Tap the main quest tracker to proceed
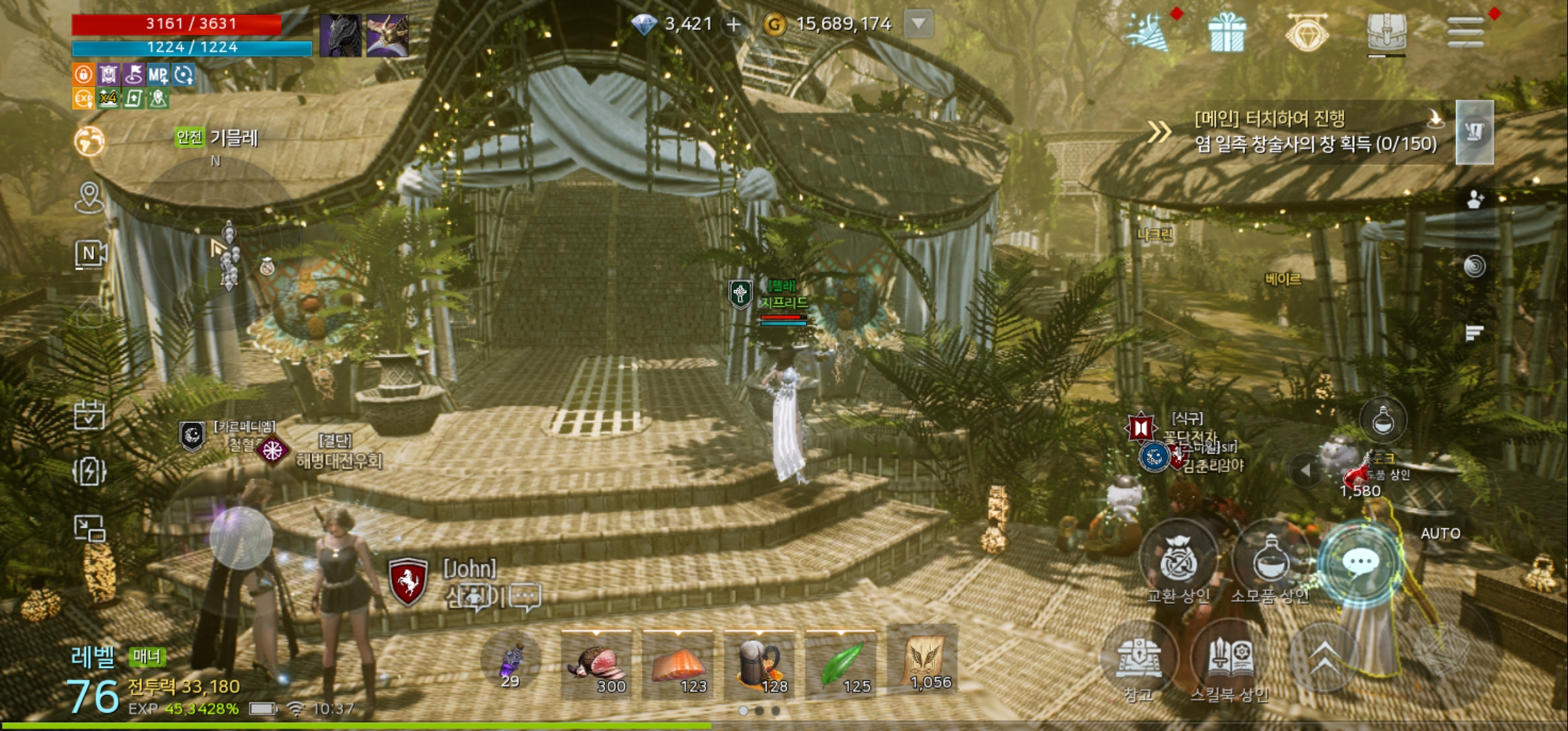 [1313, 131]
